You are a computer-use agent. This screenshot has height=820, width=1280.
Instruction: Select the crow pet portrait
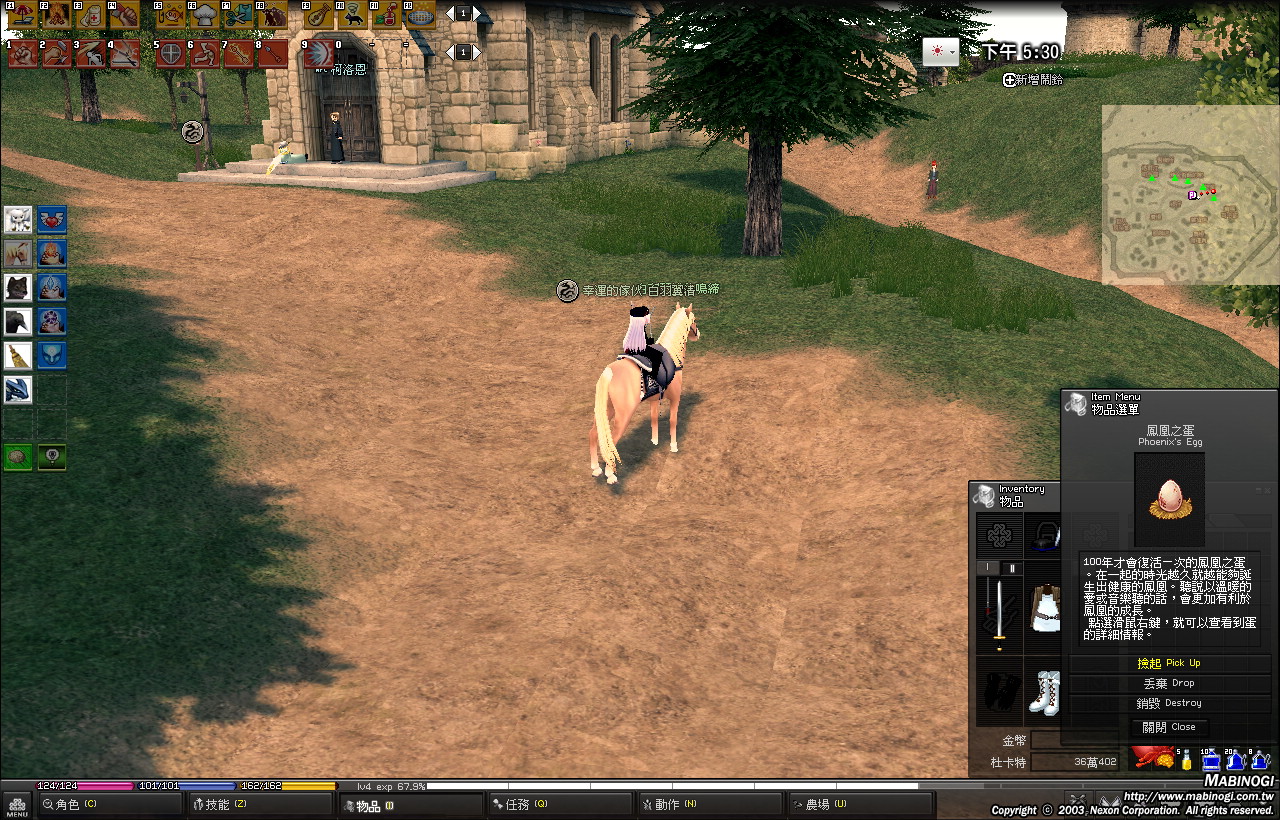click(x=18, y=322)
